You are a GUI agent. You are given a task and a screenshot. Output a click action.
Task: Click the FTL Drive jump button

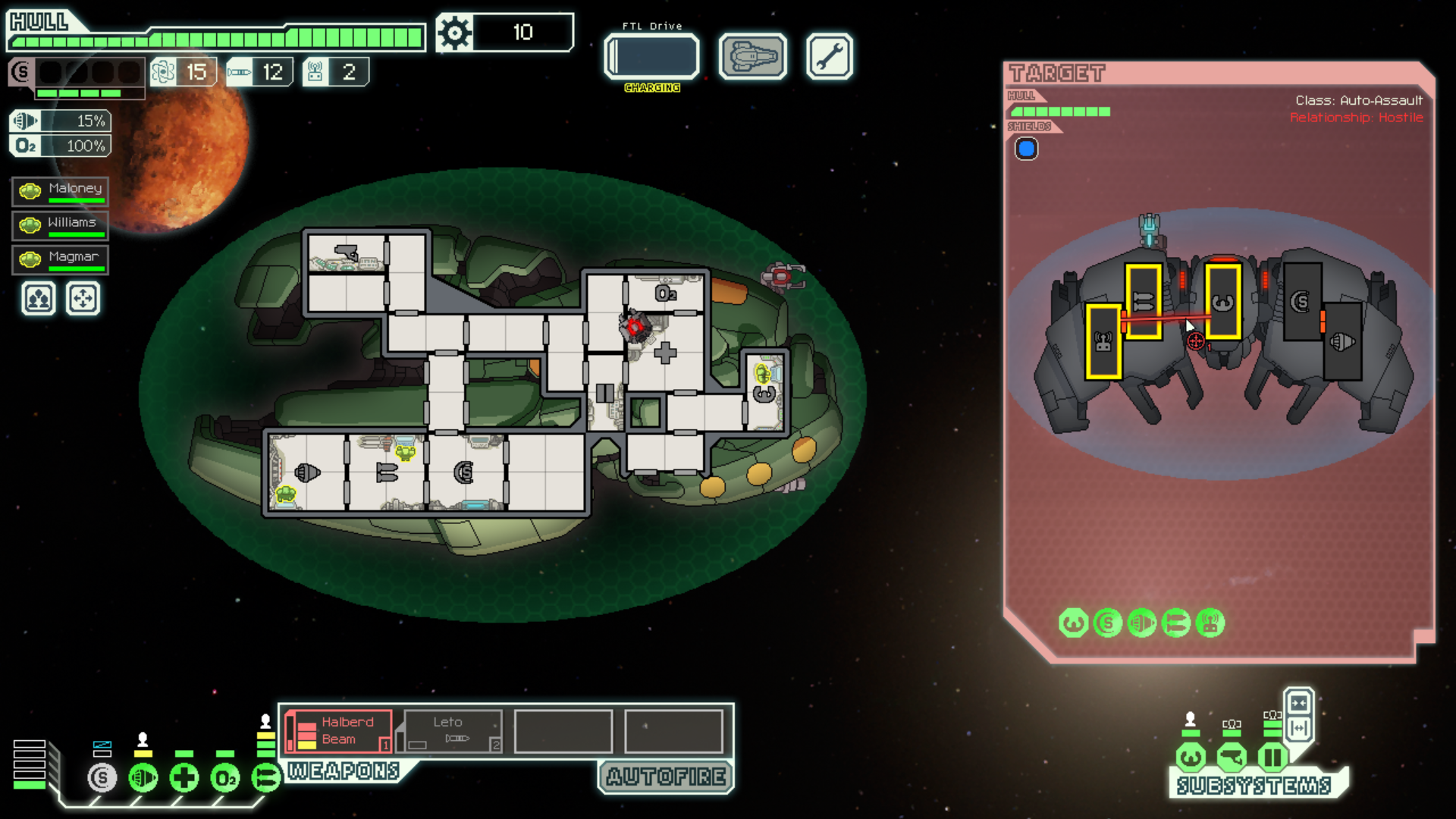[x=651, y=56]
